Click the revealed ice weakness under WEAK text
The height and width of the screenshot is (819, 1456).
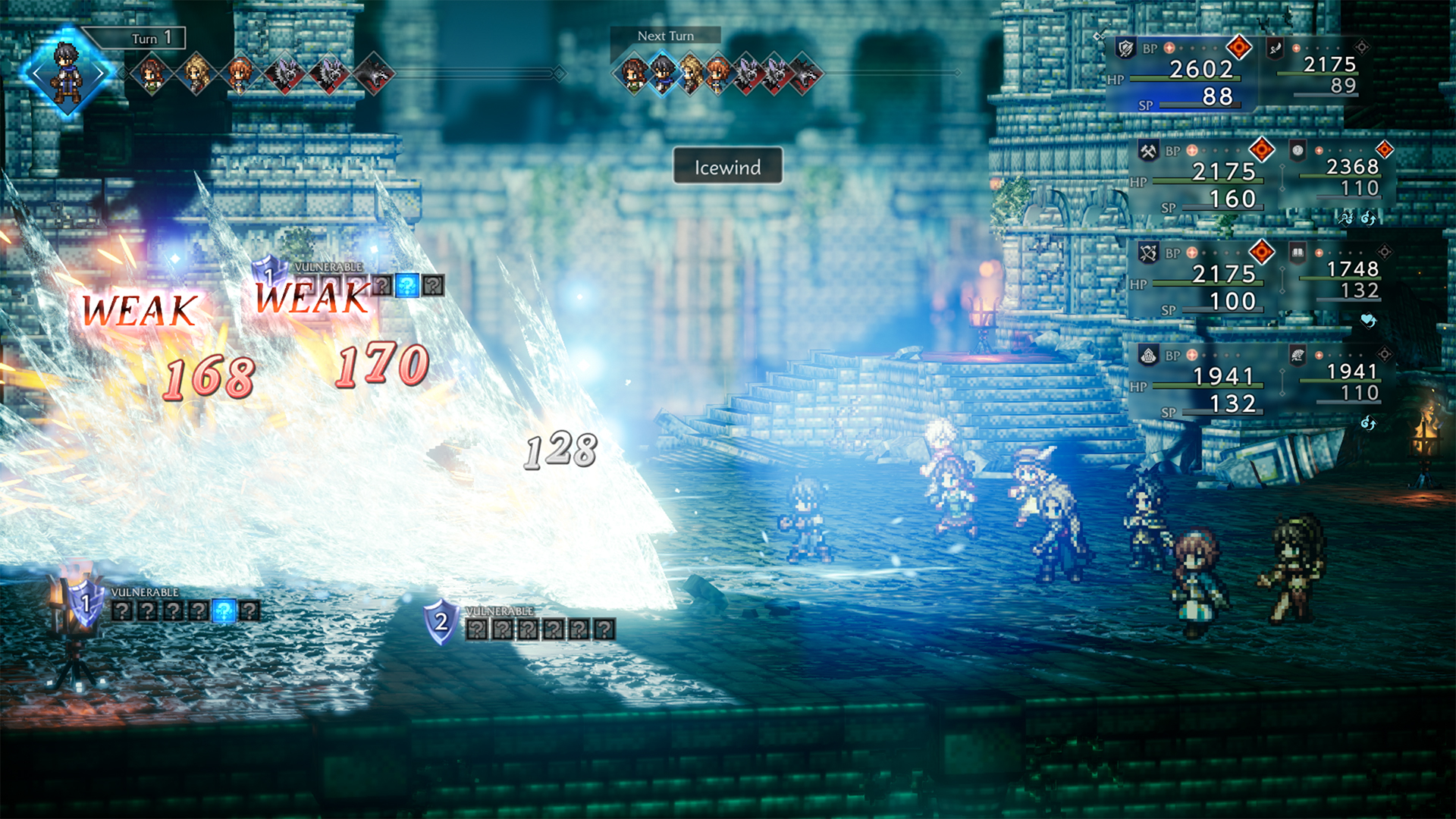(x=407, y=286)
